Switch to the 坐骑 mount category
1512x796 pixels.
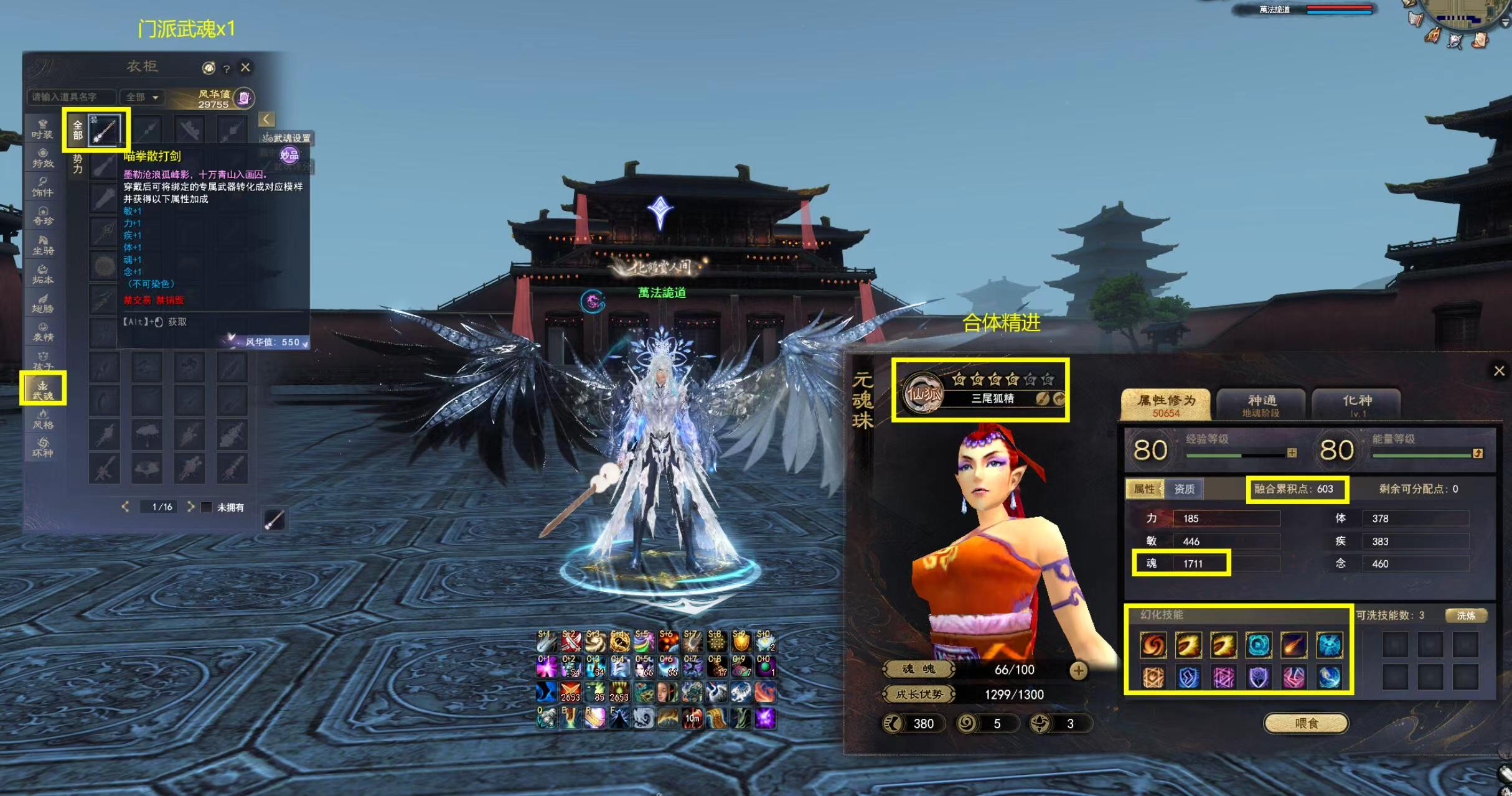tap(43, 245)
